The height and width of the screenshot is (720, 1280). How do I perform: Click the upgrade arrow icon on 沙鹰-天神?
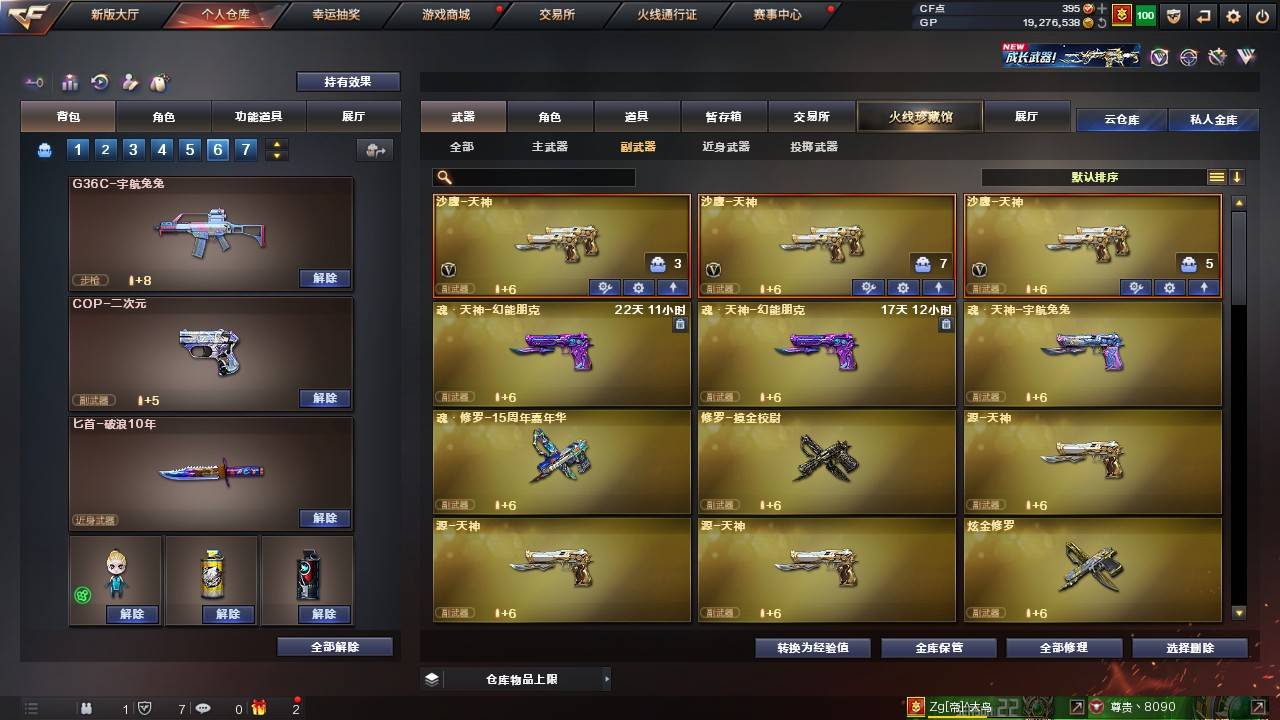(x=671, y=288)
